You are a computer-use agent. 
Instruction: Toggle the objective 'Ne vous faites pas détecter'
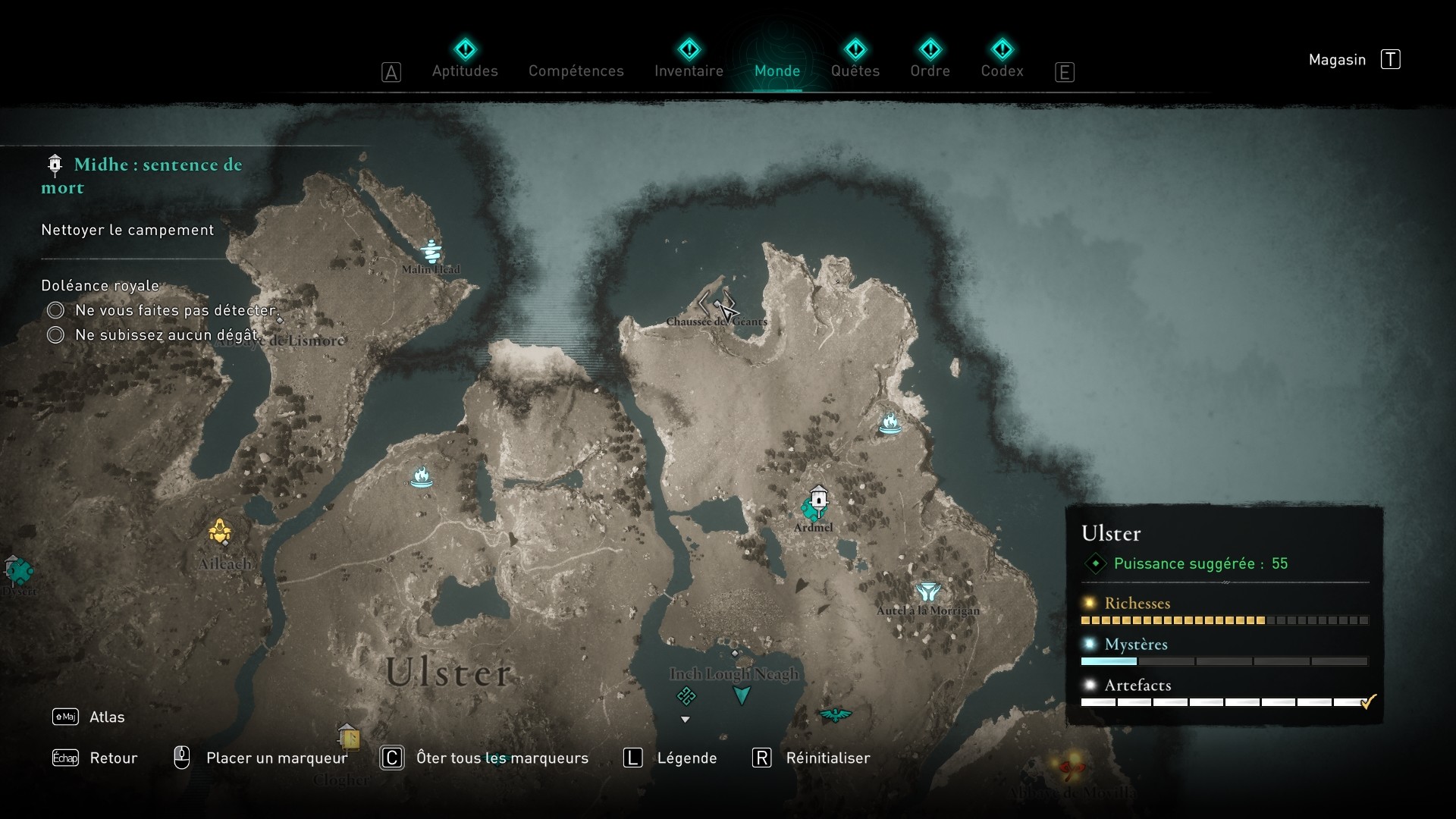(x=55, y=309)
